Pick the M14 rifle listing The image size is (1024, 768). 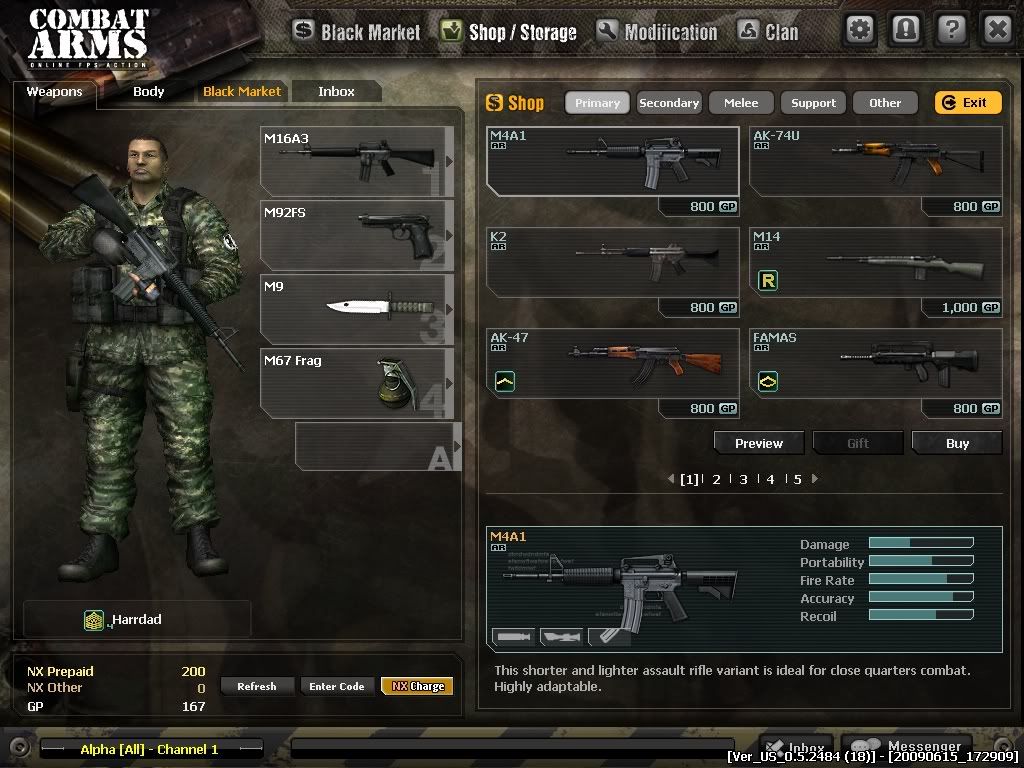click(x=875, y=264)
